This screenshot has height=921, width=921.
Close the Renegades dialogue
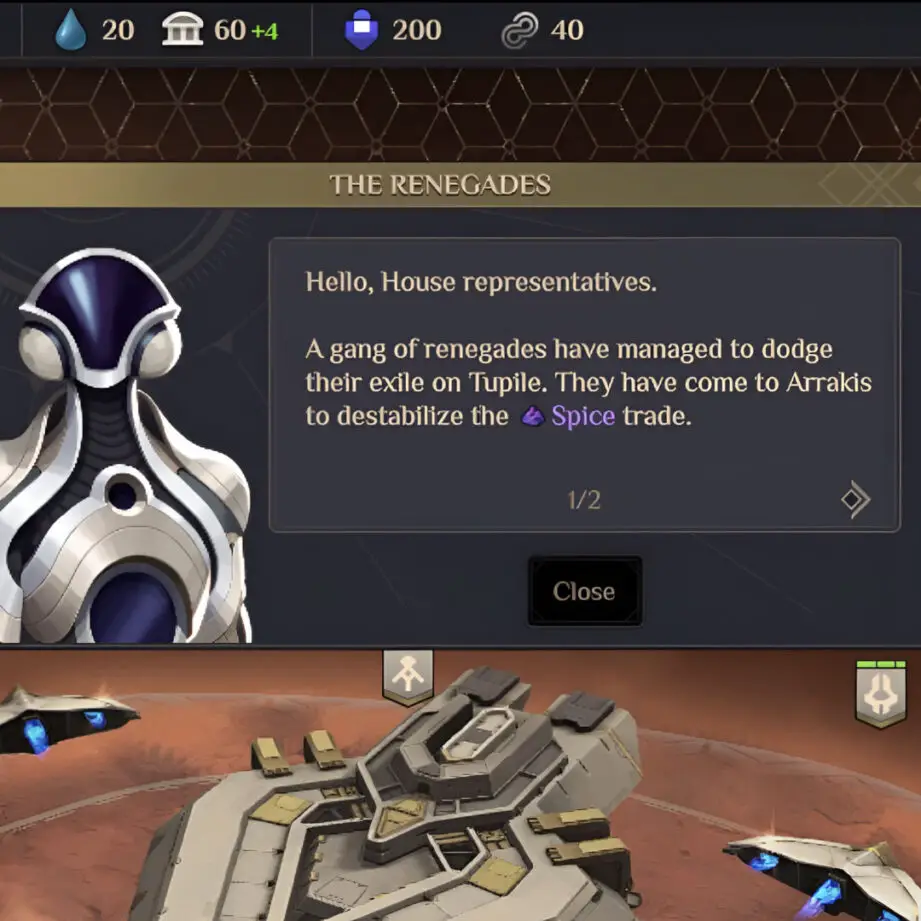click(x=584, y=591)
